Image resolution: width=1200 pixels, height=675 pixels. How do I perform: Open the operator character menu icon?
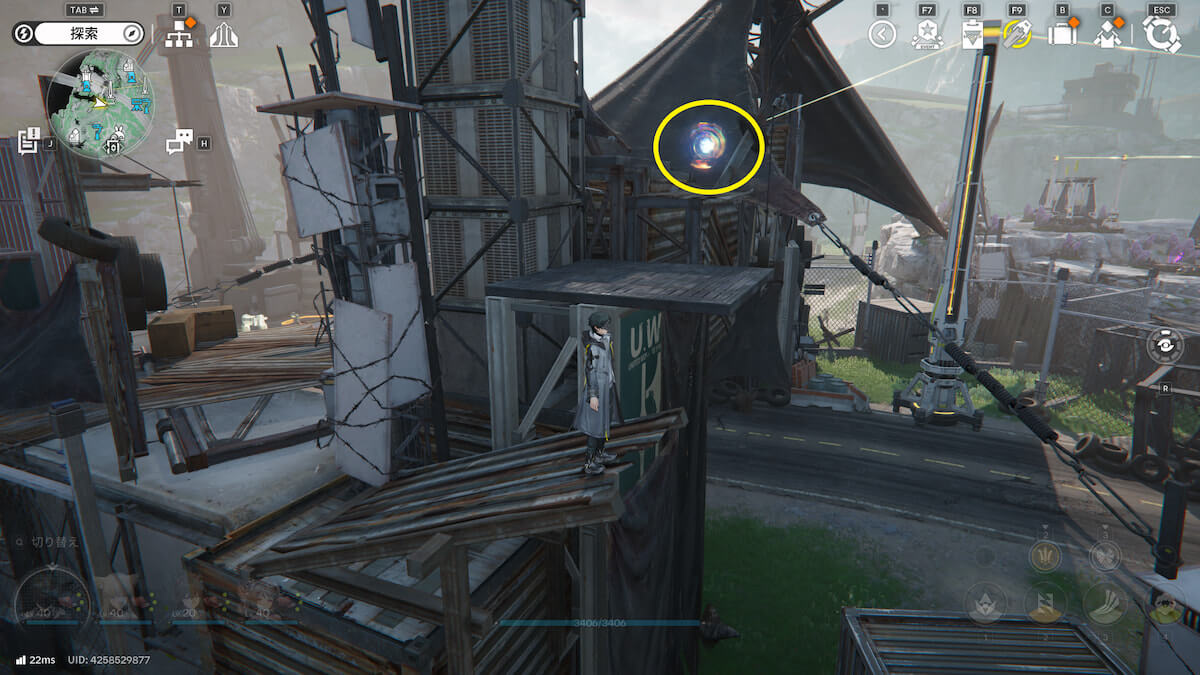(x=1107, y=35)
